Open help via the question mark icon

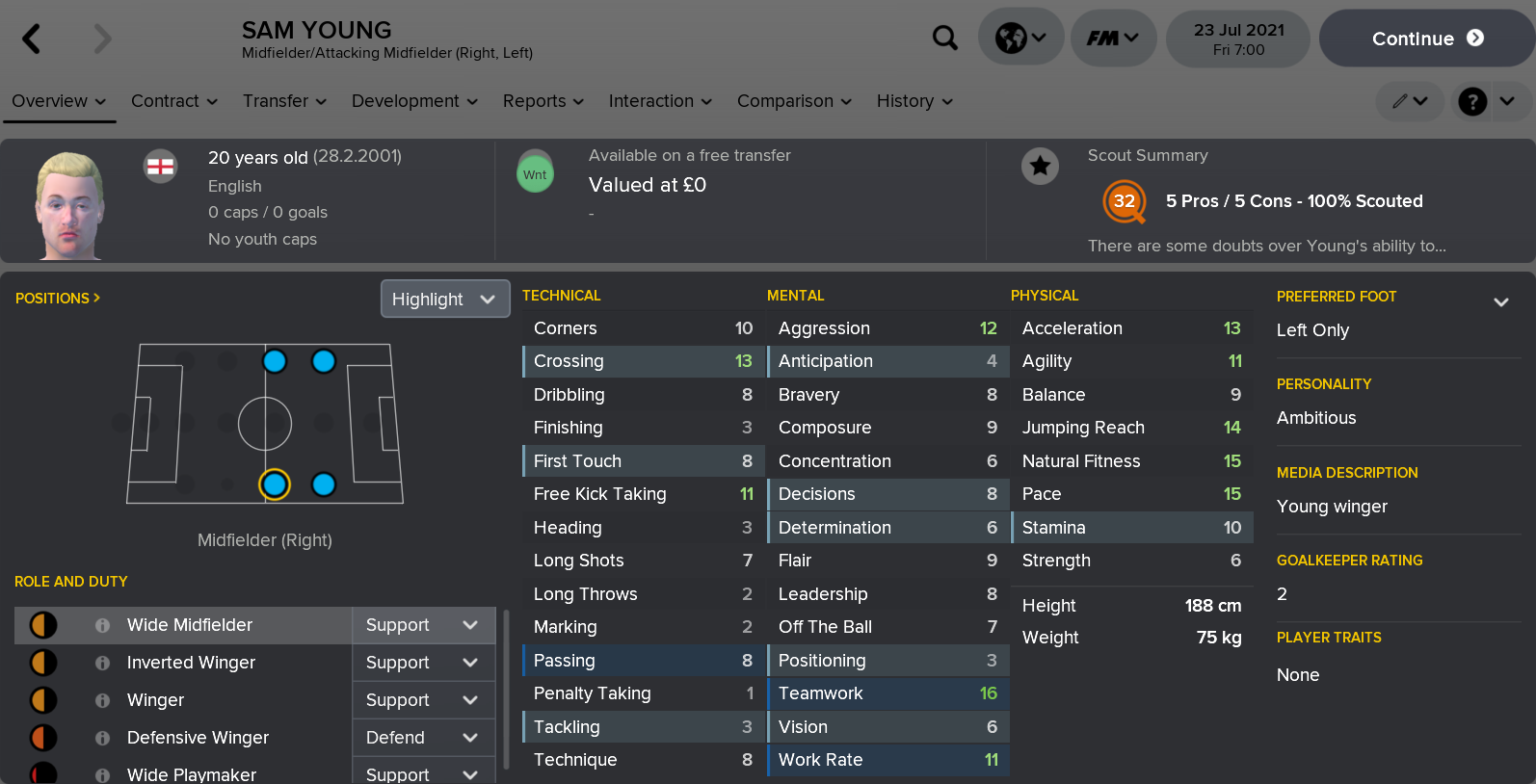(x=1471, y=101)
